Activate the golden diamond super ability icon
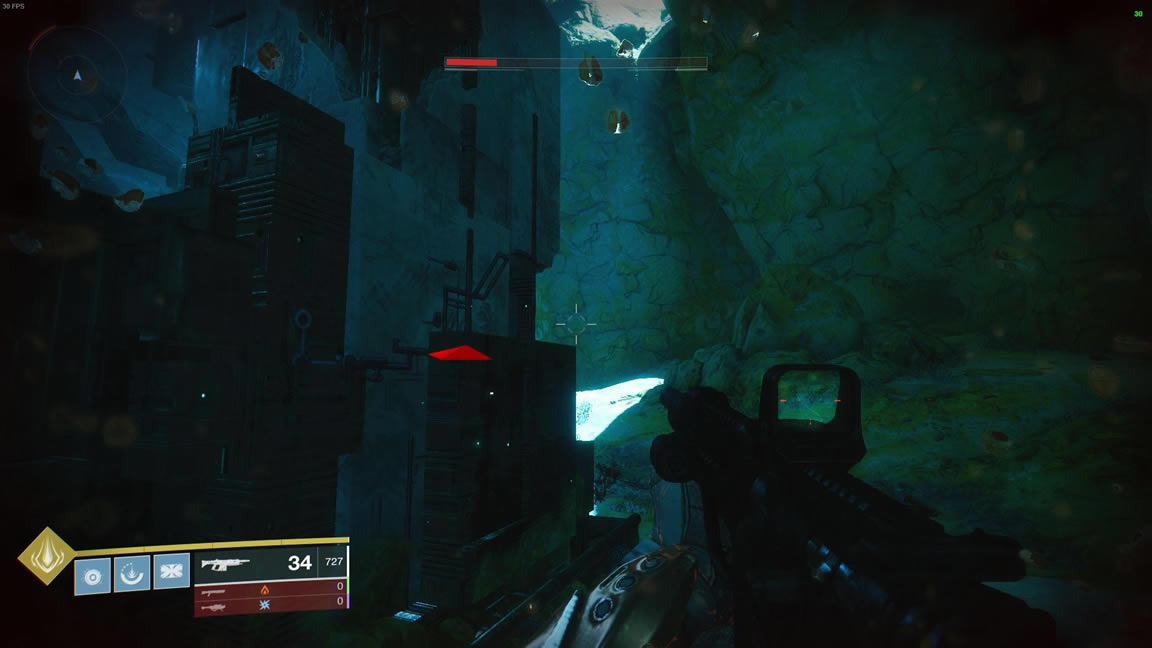1152x648 pixels. pos(46,556)
